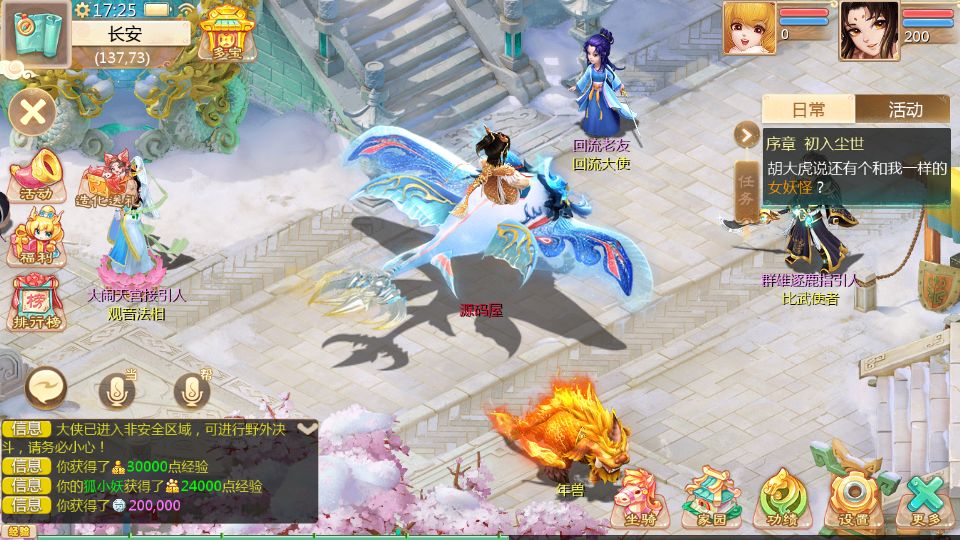Open the round chat bubble button
The width and height of the screenshot is (960, 540).
click(46, 387)
